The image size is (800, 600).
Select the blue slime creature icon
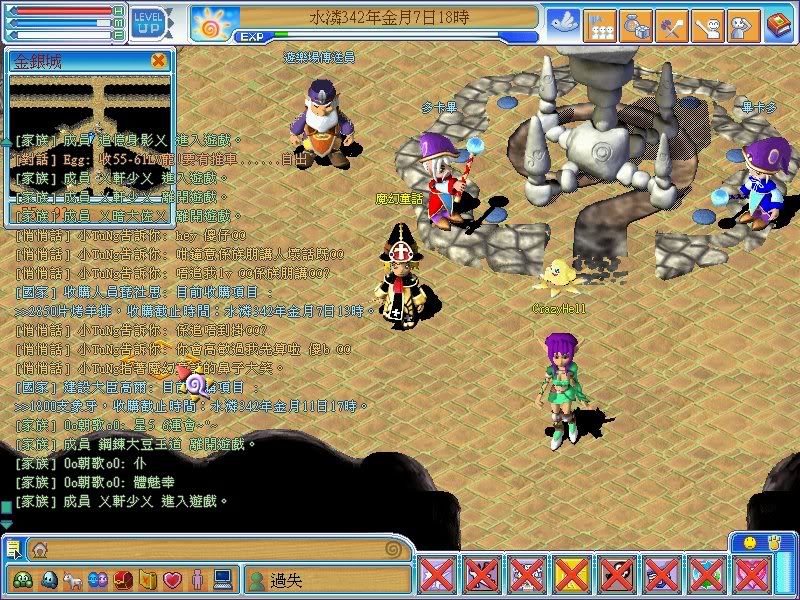[x=49, y=579]
